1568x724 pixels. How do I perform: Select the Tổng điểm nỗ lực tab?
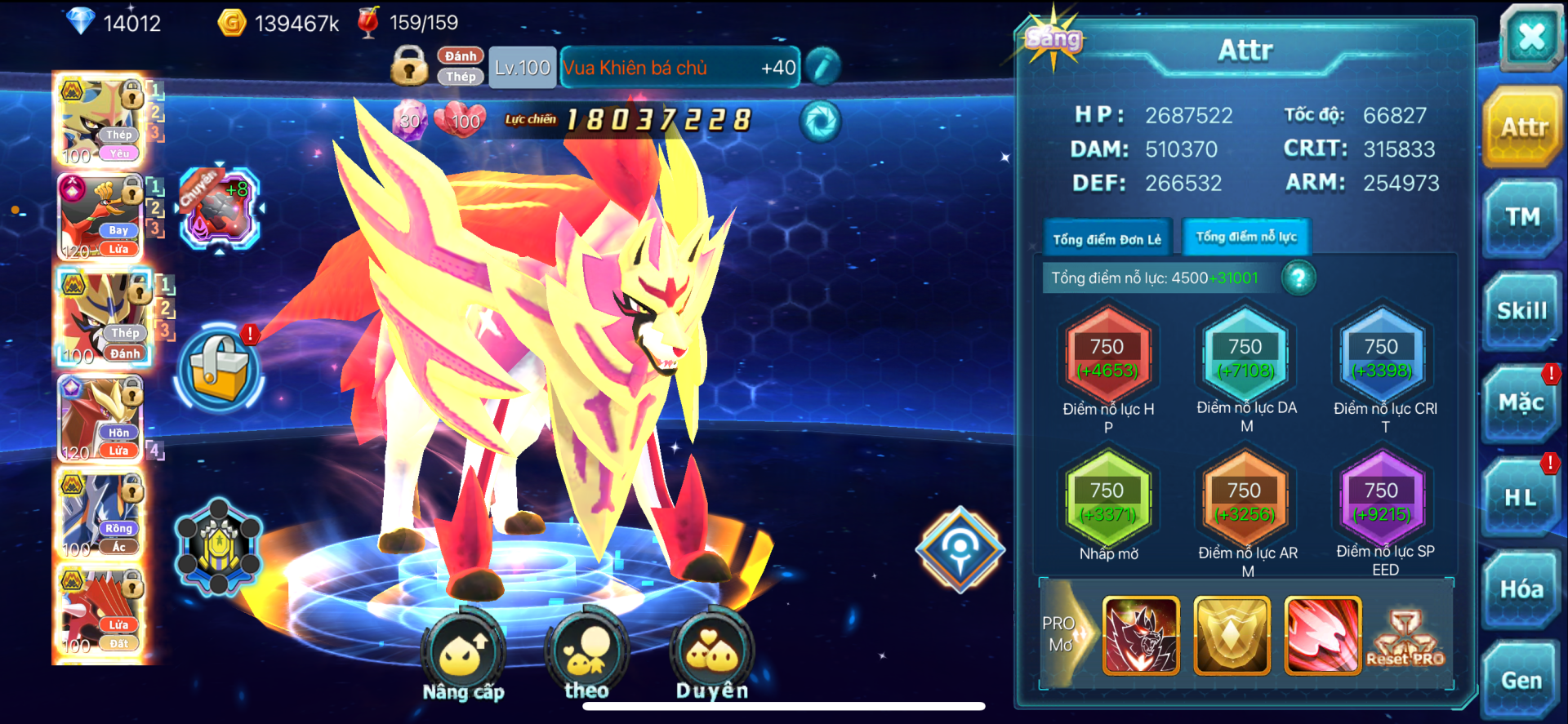pos(1246,238)
